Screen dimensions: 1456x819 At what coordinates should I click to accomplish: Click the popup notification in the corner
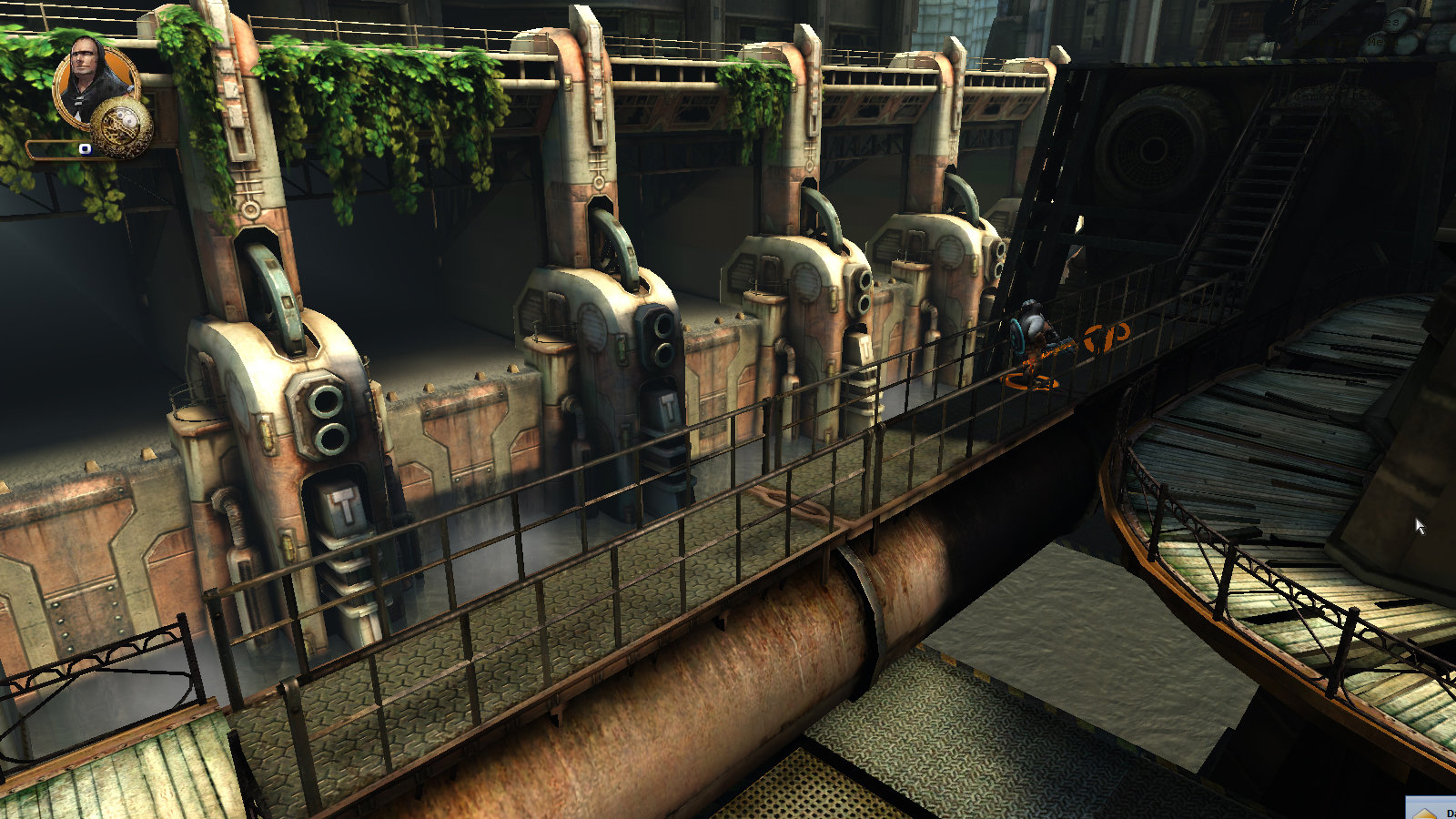coord(1432,808)
